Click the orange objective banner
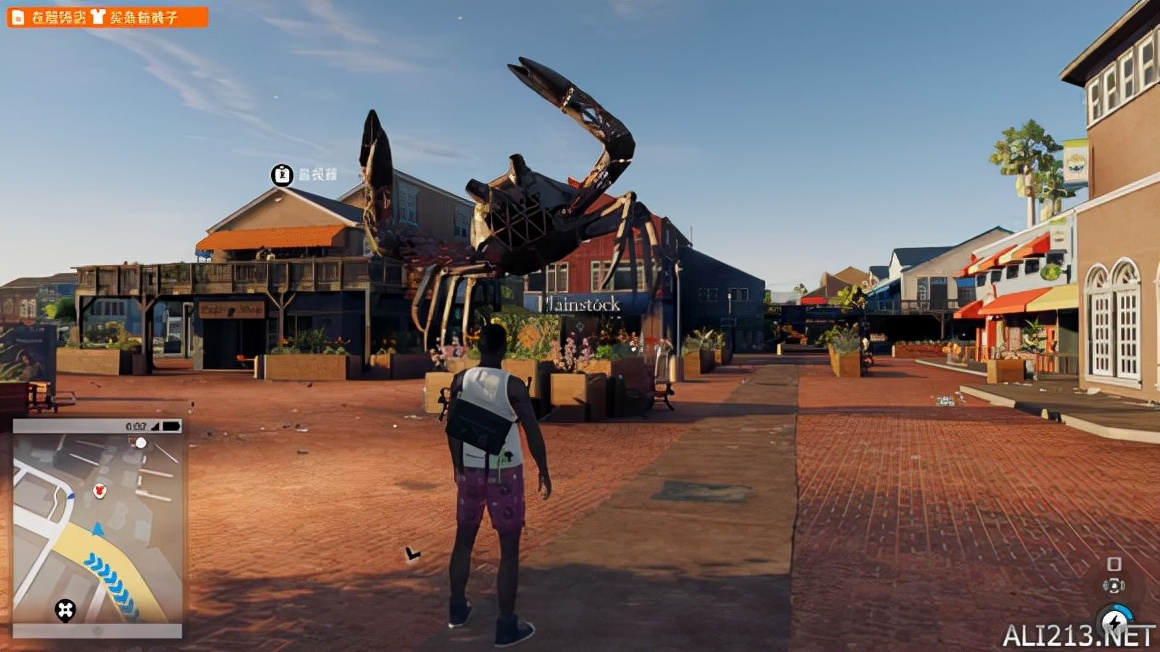The height and width of the screenshot is (652, 1160). coord(107,17)
